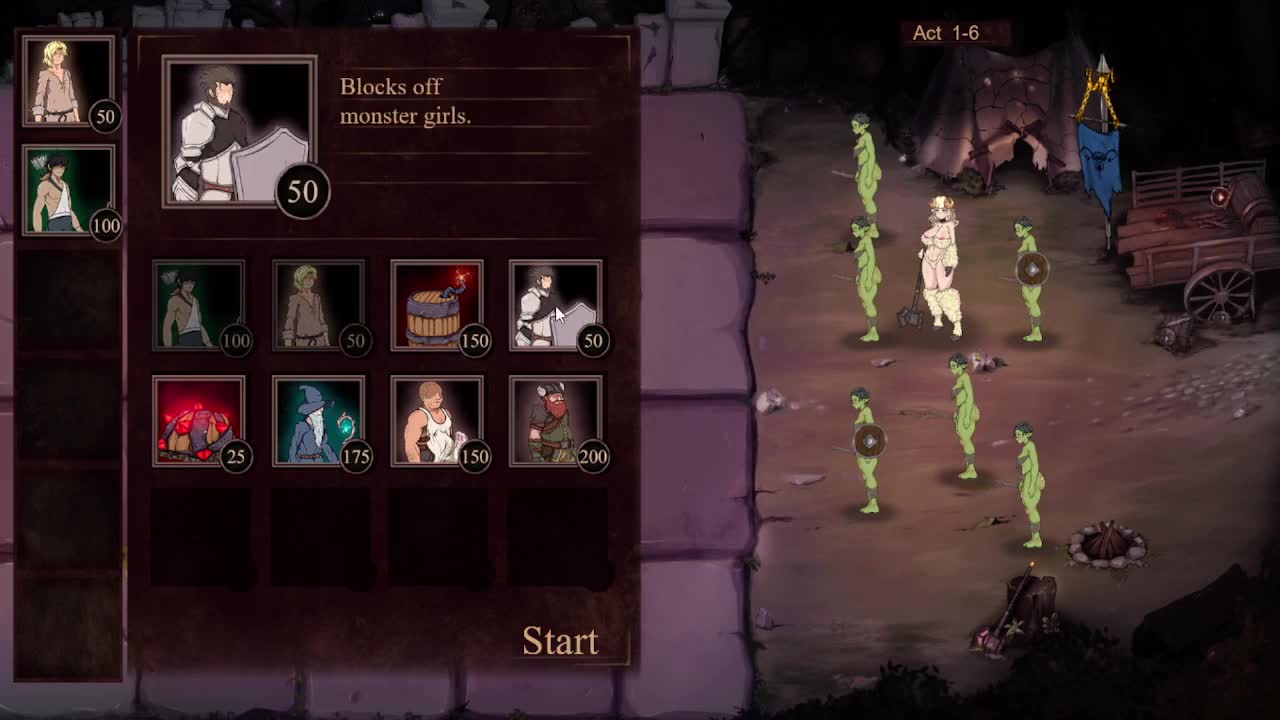Screen dimensions: 1280x720
Task: Select the blue wizard unit
Action: (318, 421)
